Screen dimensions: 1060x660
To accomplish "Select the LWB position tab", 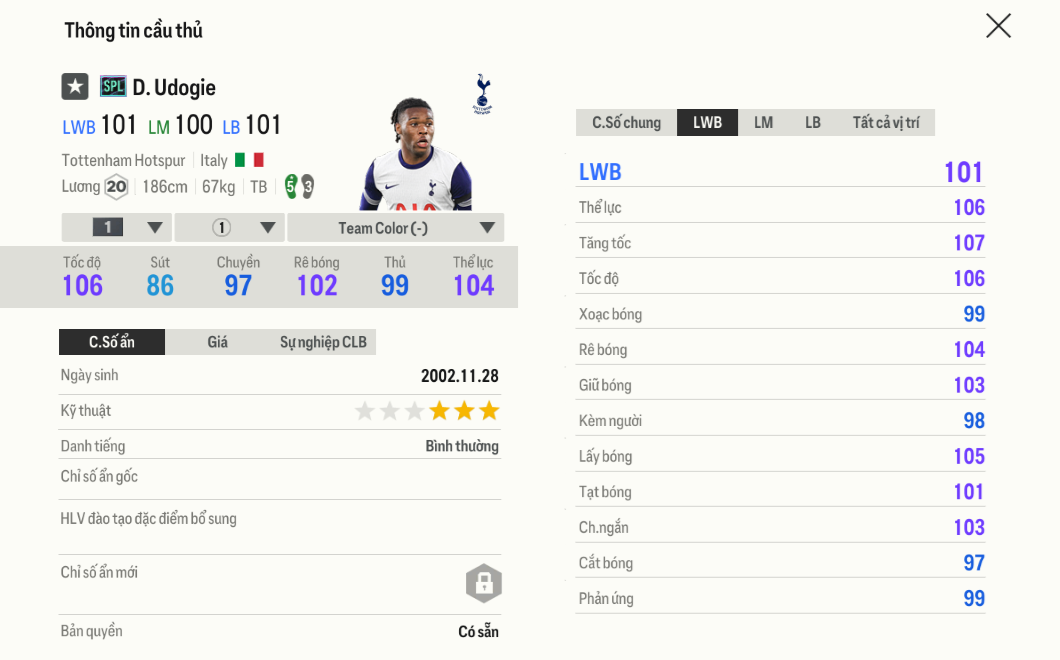I will pos(707,123).
